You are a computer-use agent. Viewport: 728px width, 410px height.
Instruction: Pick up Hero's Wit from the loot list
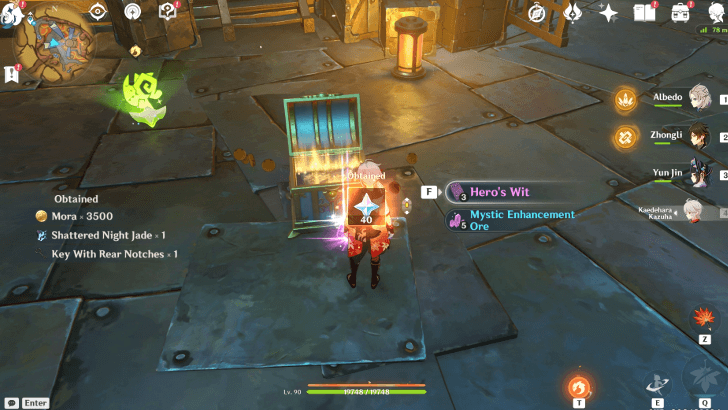click(x=500, y=191)
